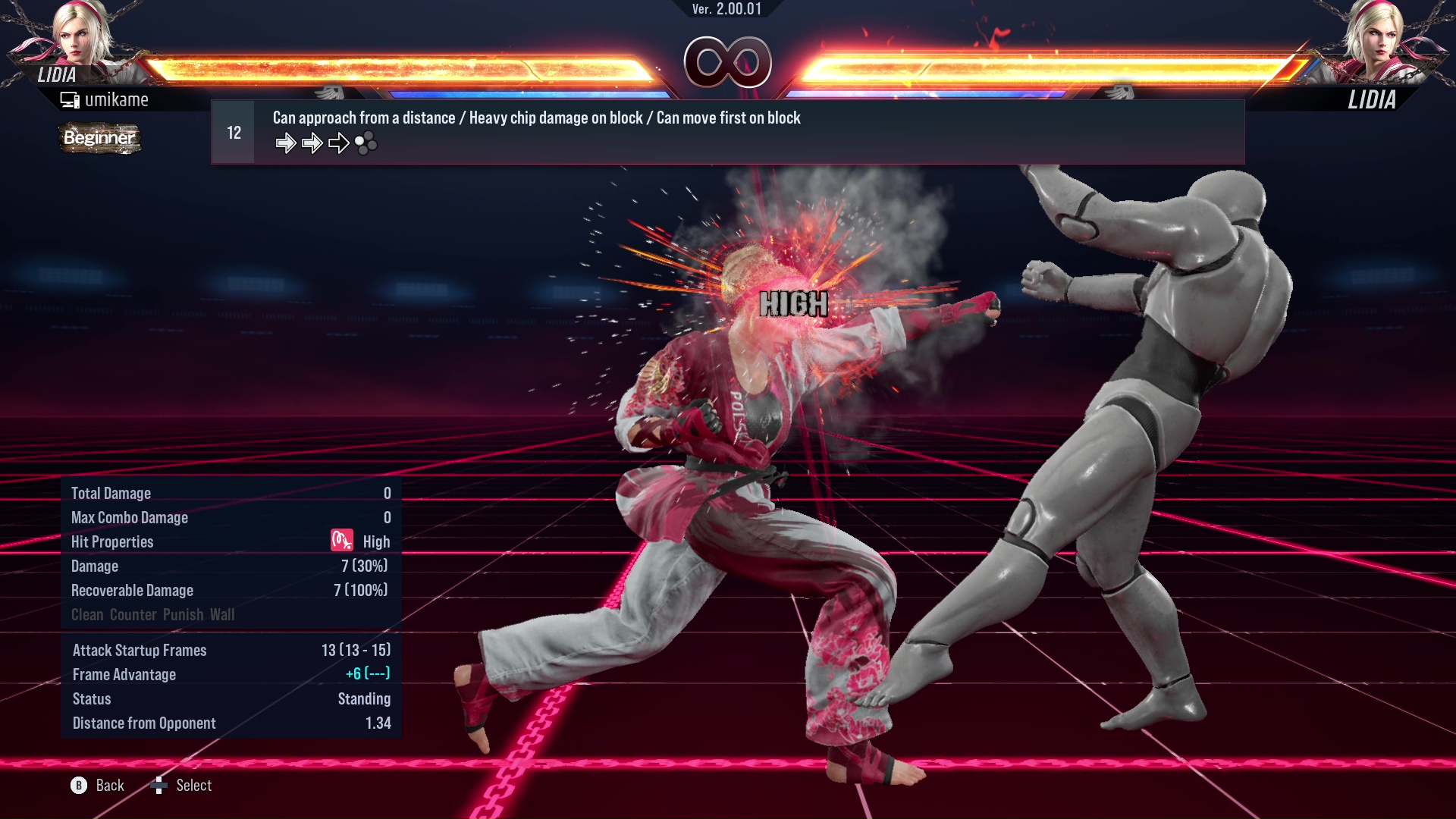Click the first forward arrow input icon
The height and width of the screenshot is (819, 1456).
287,143
